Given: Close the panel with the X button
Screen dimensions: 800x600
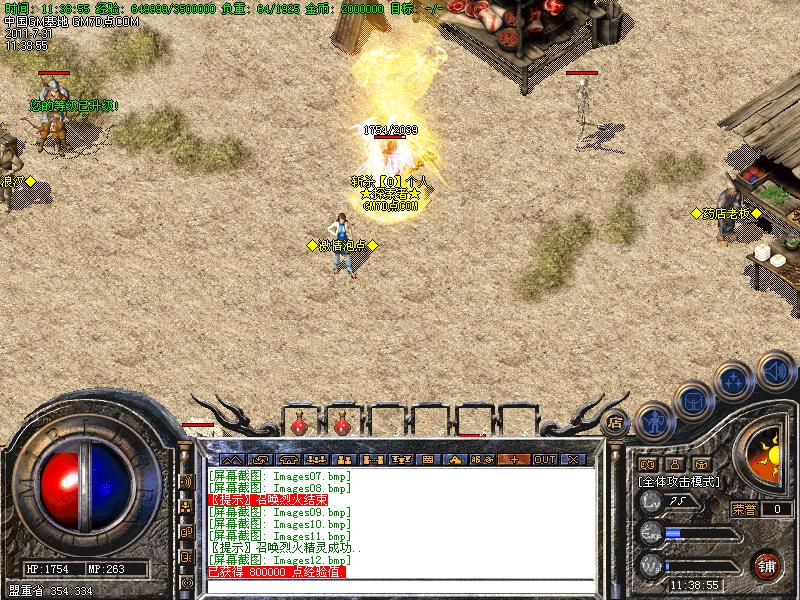Looking at the screenshot, I should click(573, 459).
